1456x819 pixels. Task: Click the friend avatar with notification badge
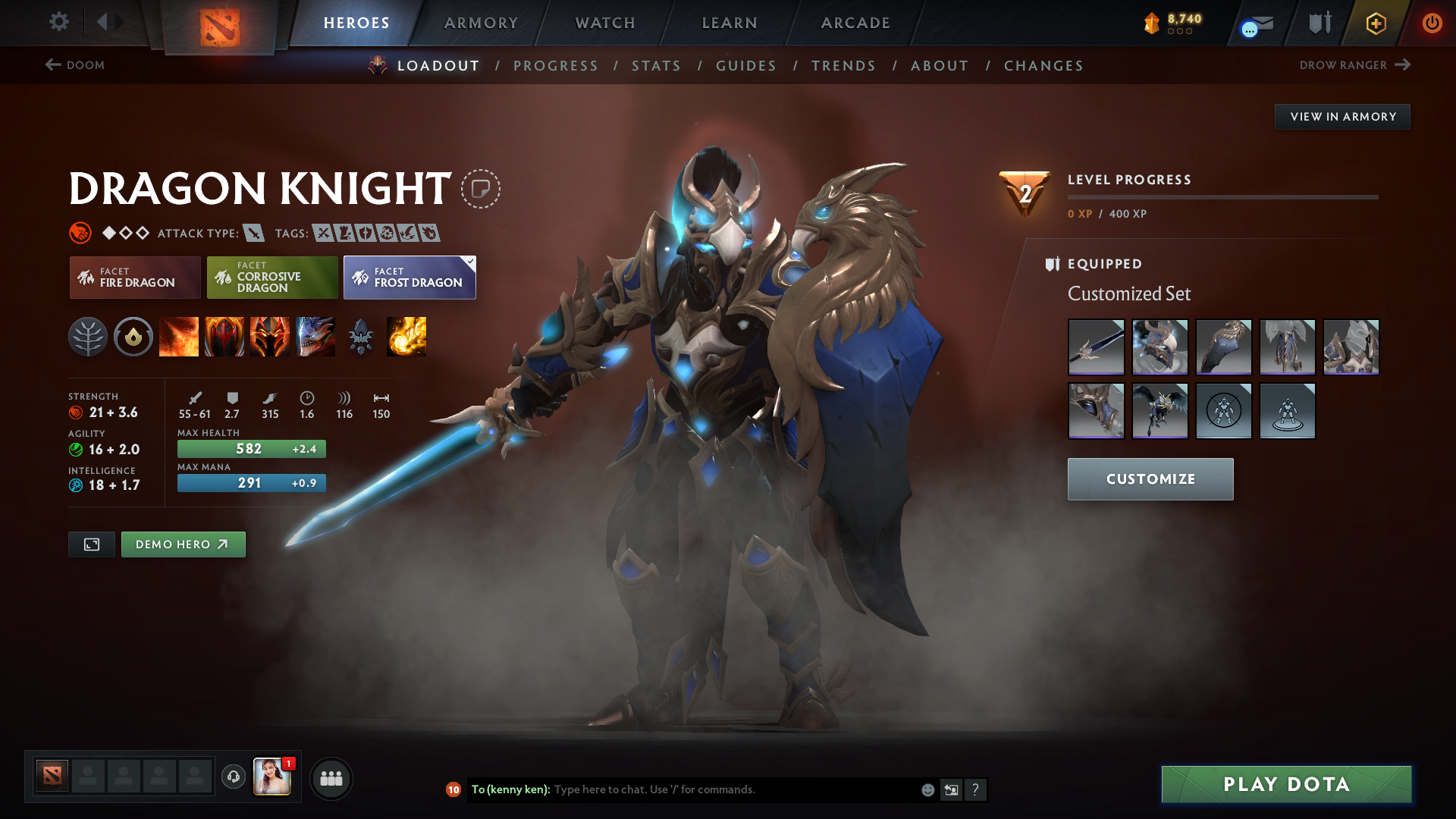[x=273, y=777]
